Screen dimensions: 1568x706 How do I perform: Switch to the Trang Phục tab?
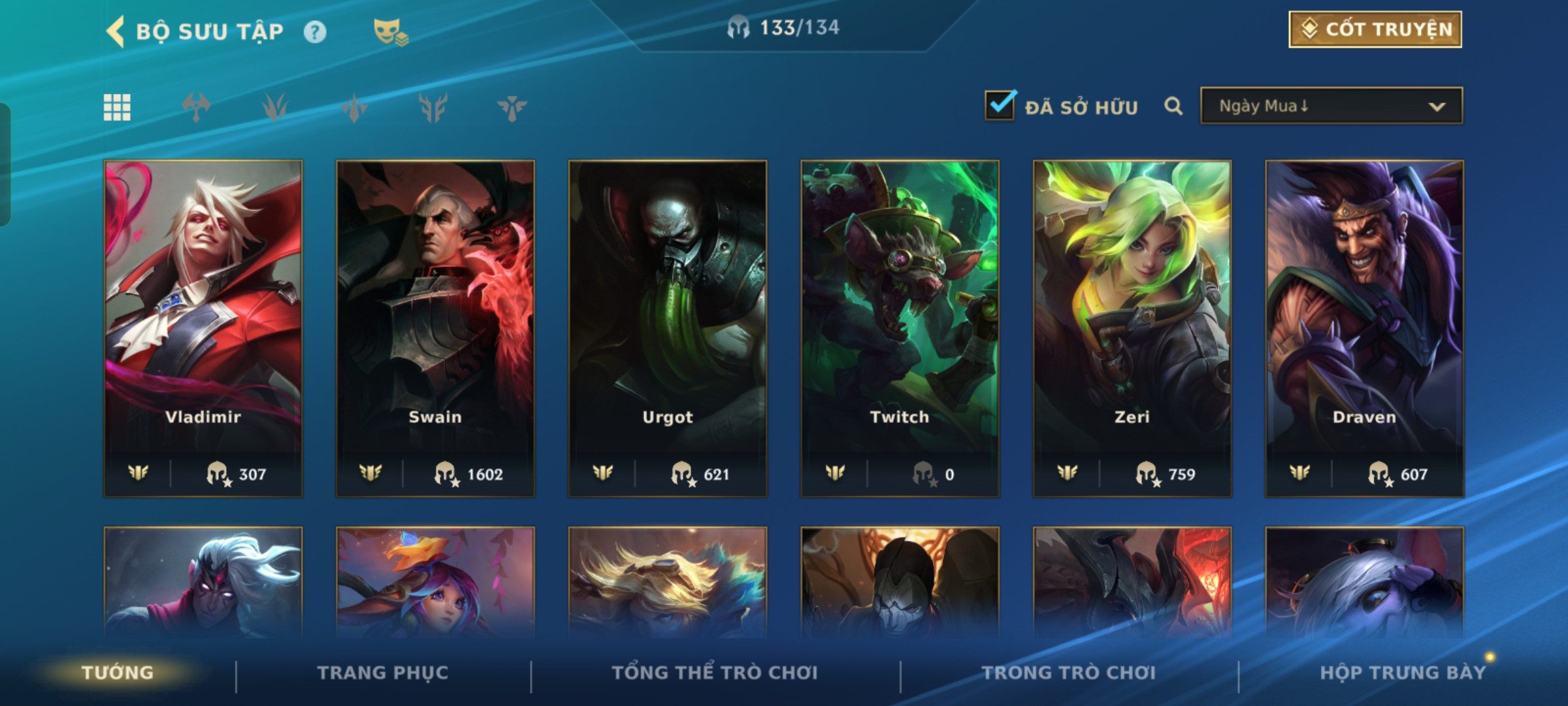click(x=383, y=673)
